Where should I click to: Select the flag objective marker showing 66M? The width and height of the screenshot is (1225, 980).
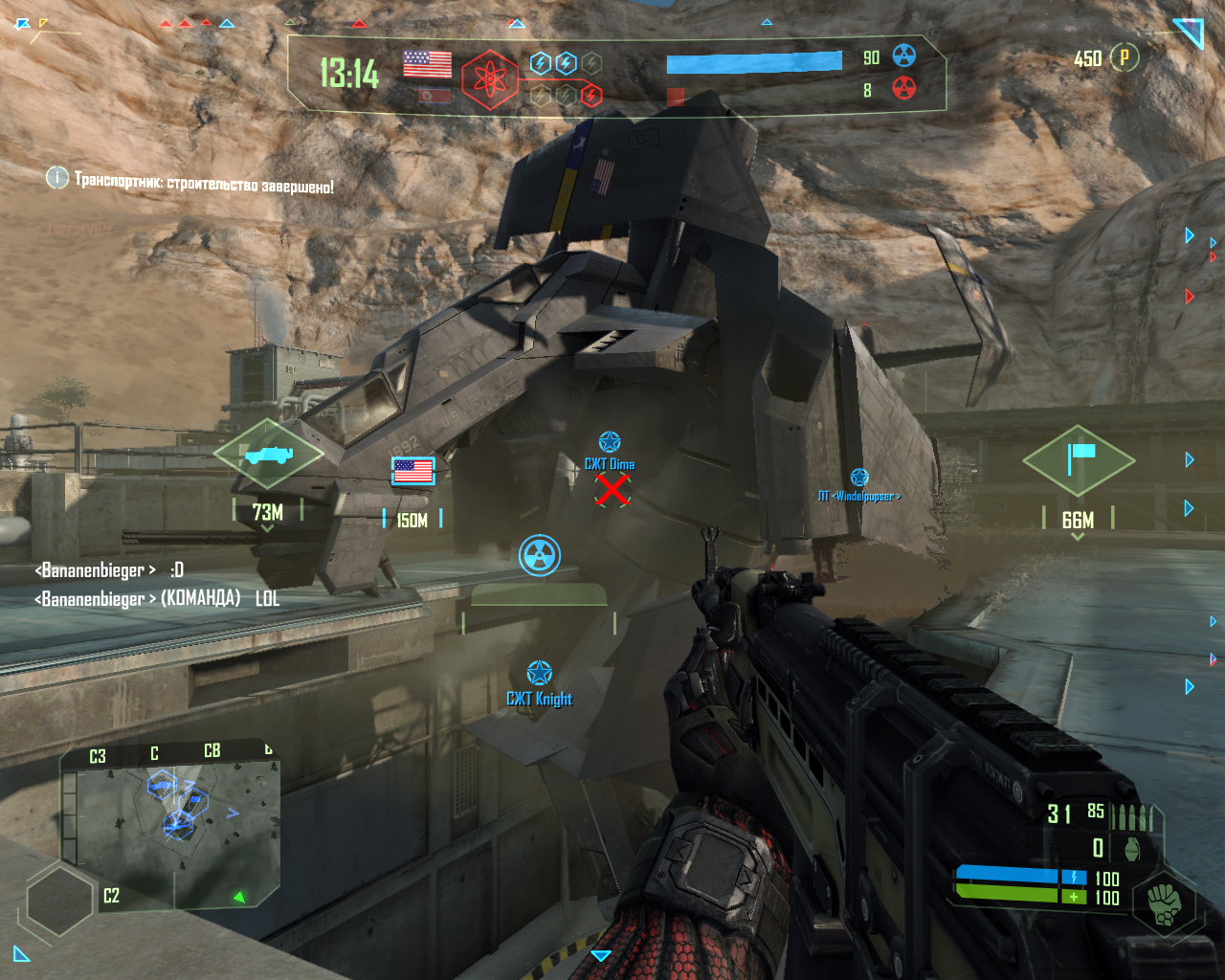pos(1079,460)
